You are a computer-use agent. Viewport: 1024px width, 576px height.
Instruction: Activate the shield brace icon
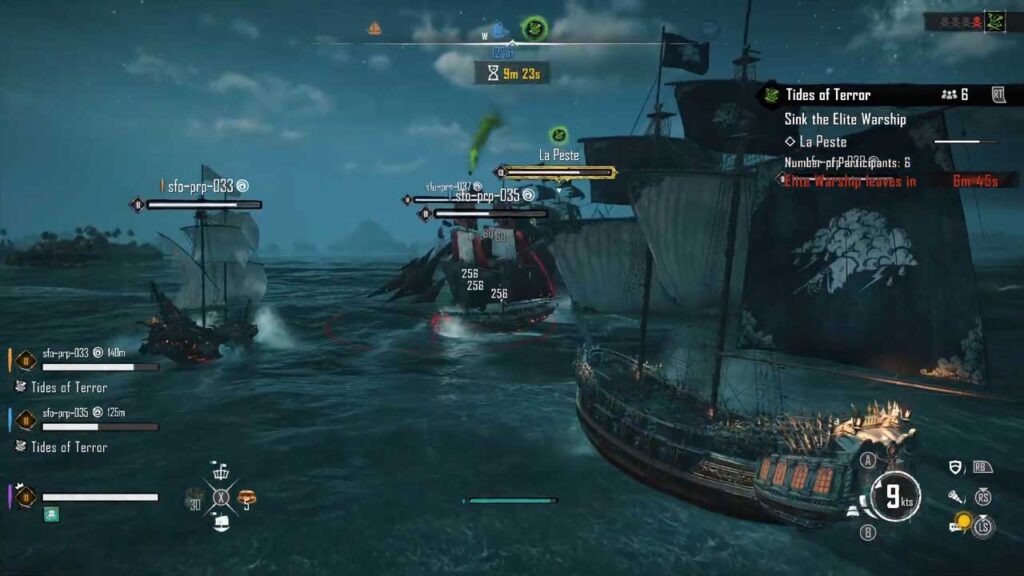[x=957, y=467]
